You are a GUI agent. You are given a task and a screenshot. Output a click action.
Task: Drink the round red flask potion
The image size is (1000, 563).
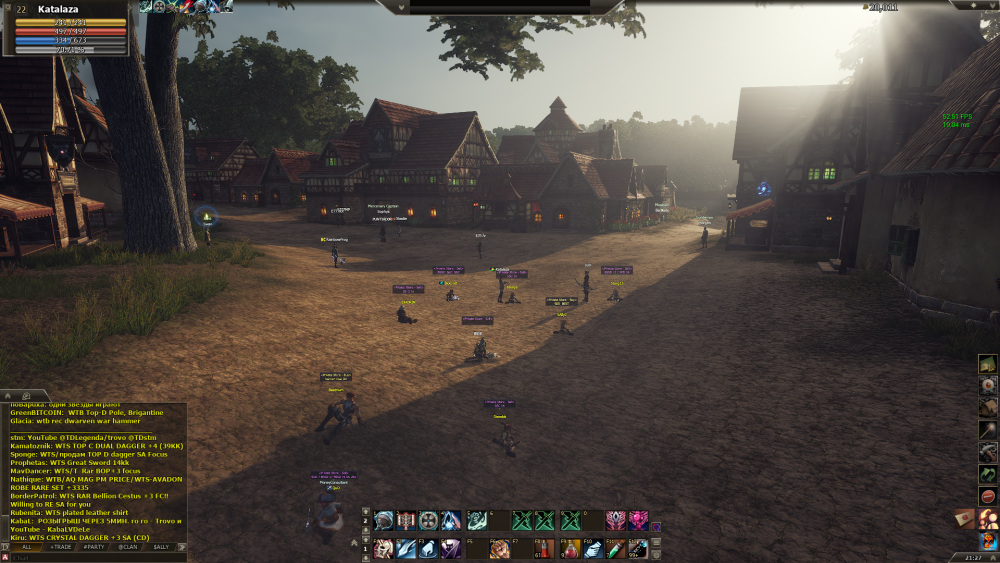[571, 548]
